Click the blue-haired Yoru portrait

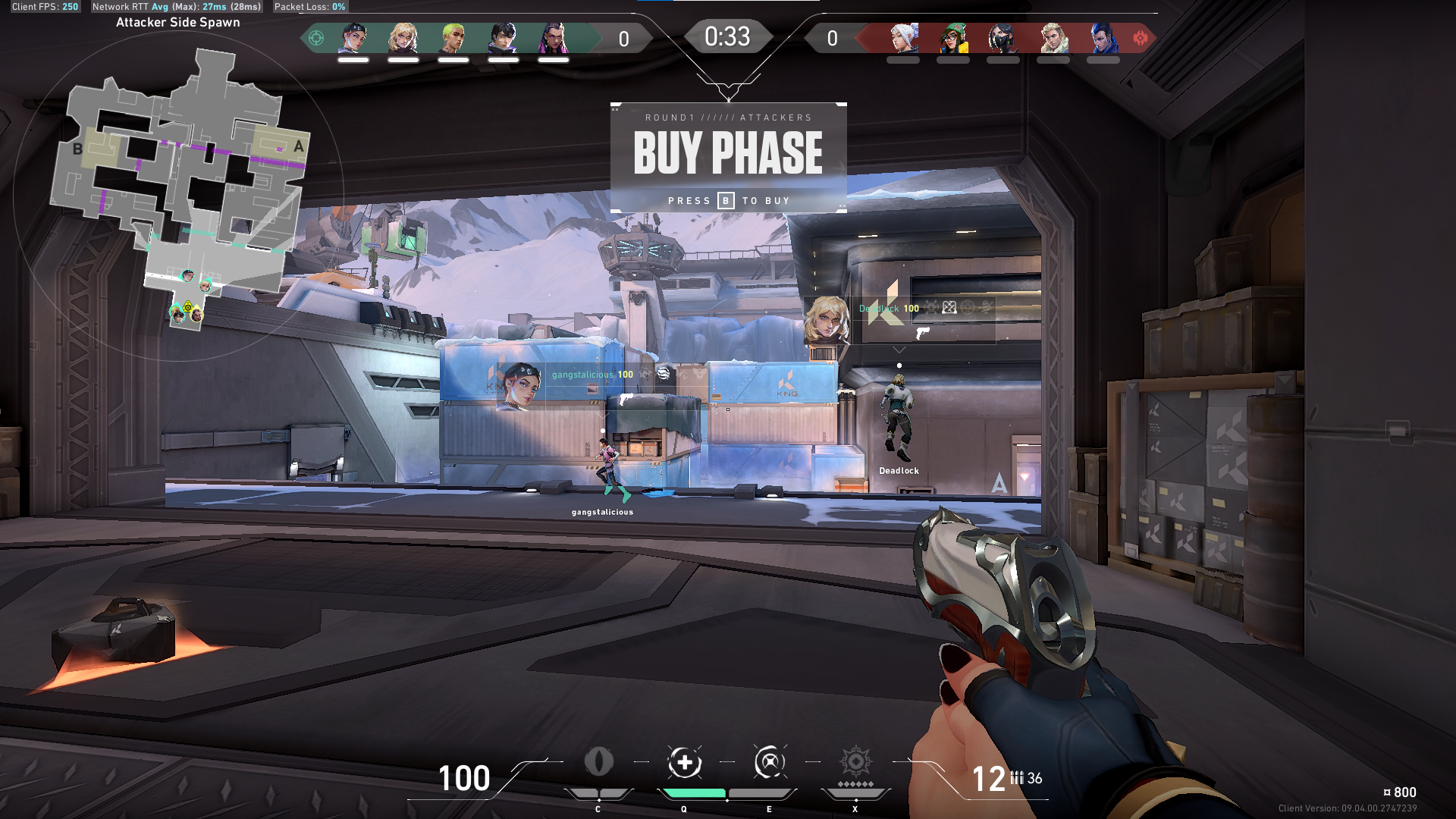coord(1103,38)
